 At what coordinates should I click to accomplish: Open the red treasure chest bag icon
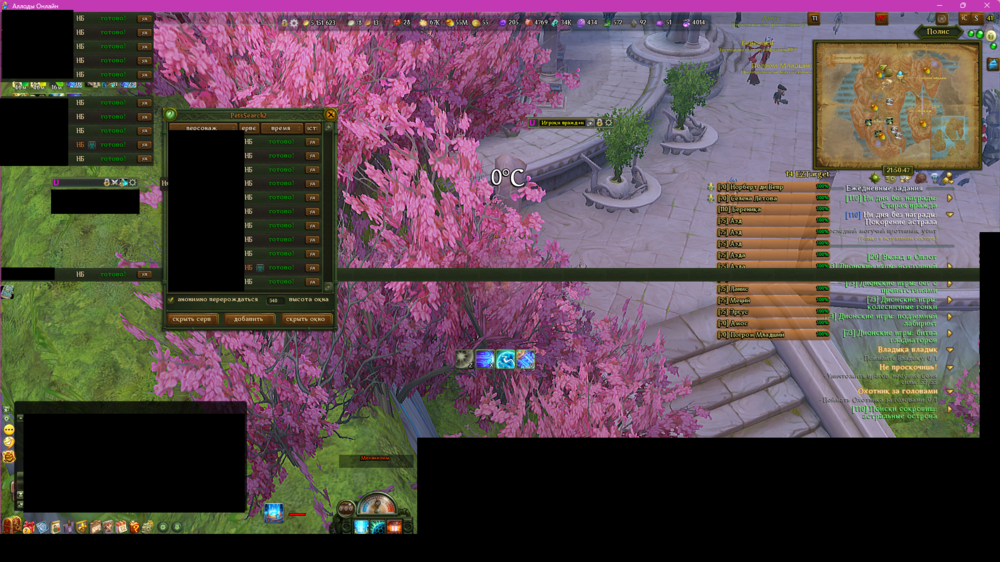[12, 526]
